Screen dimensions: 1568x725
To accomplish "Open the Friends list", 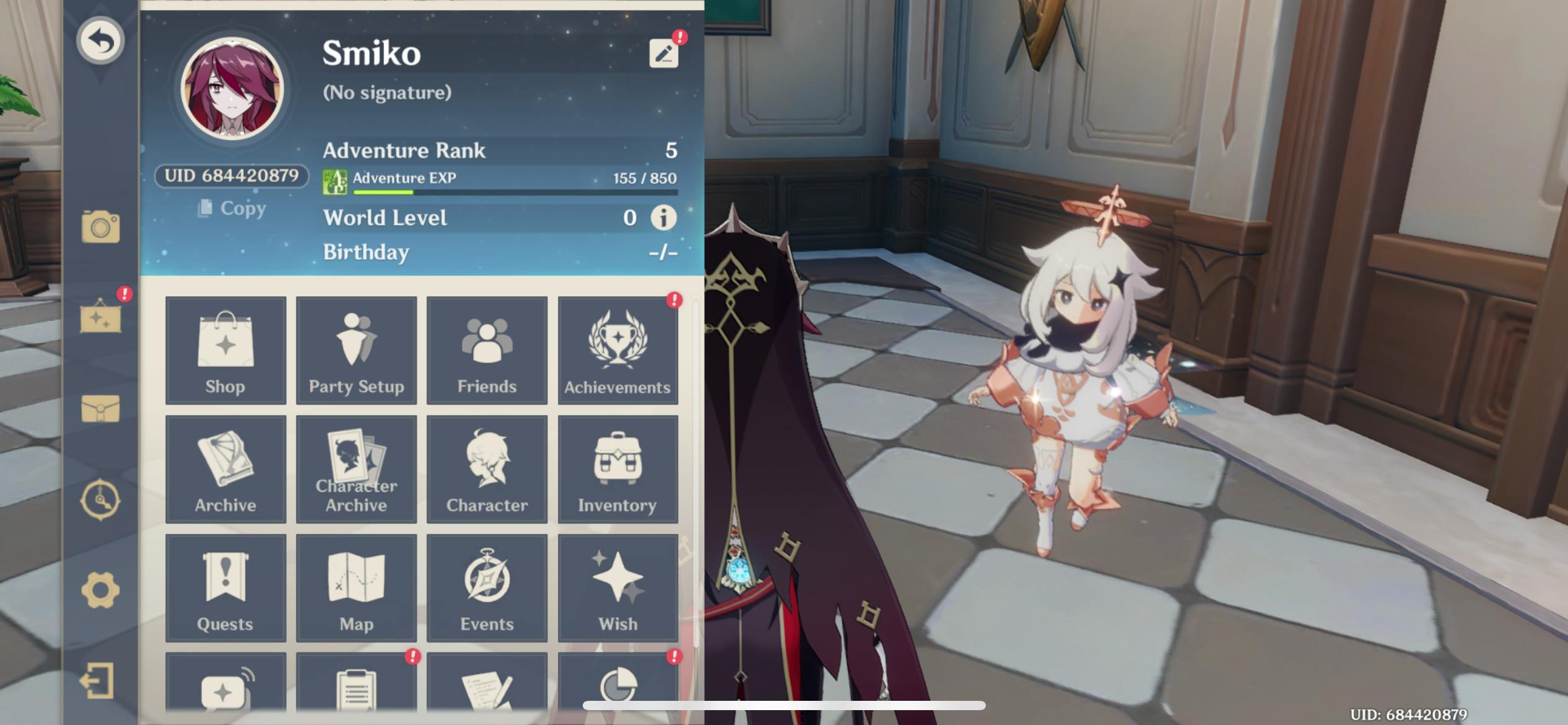I will point(487,351).
